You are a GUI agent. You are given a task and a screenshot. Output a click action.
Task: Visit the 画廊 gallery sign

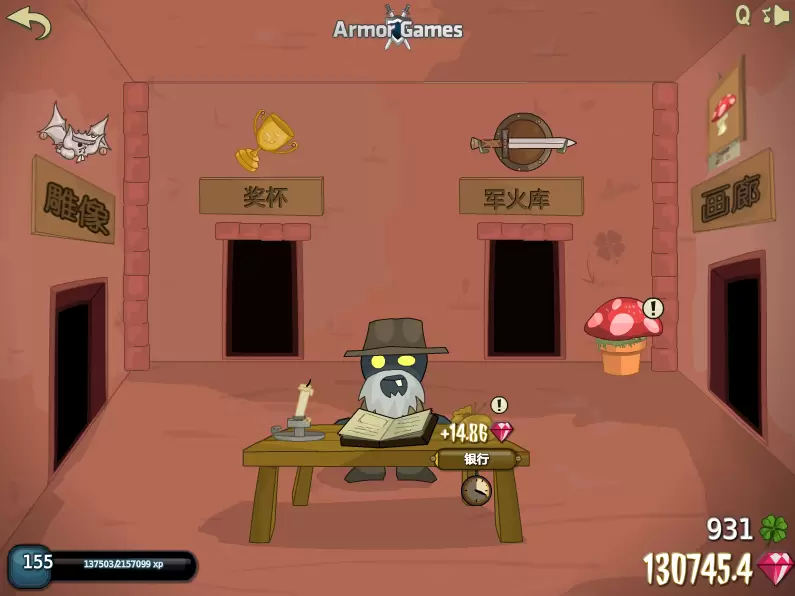click(732, 191)
